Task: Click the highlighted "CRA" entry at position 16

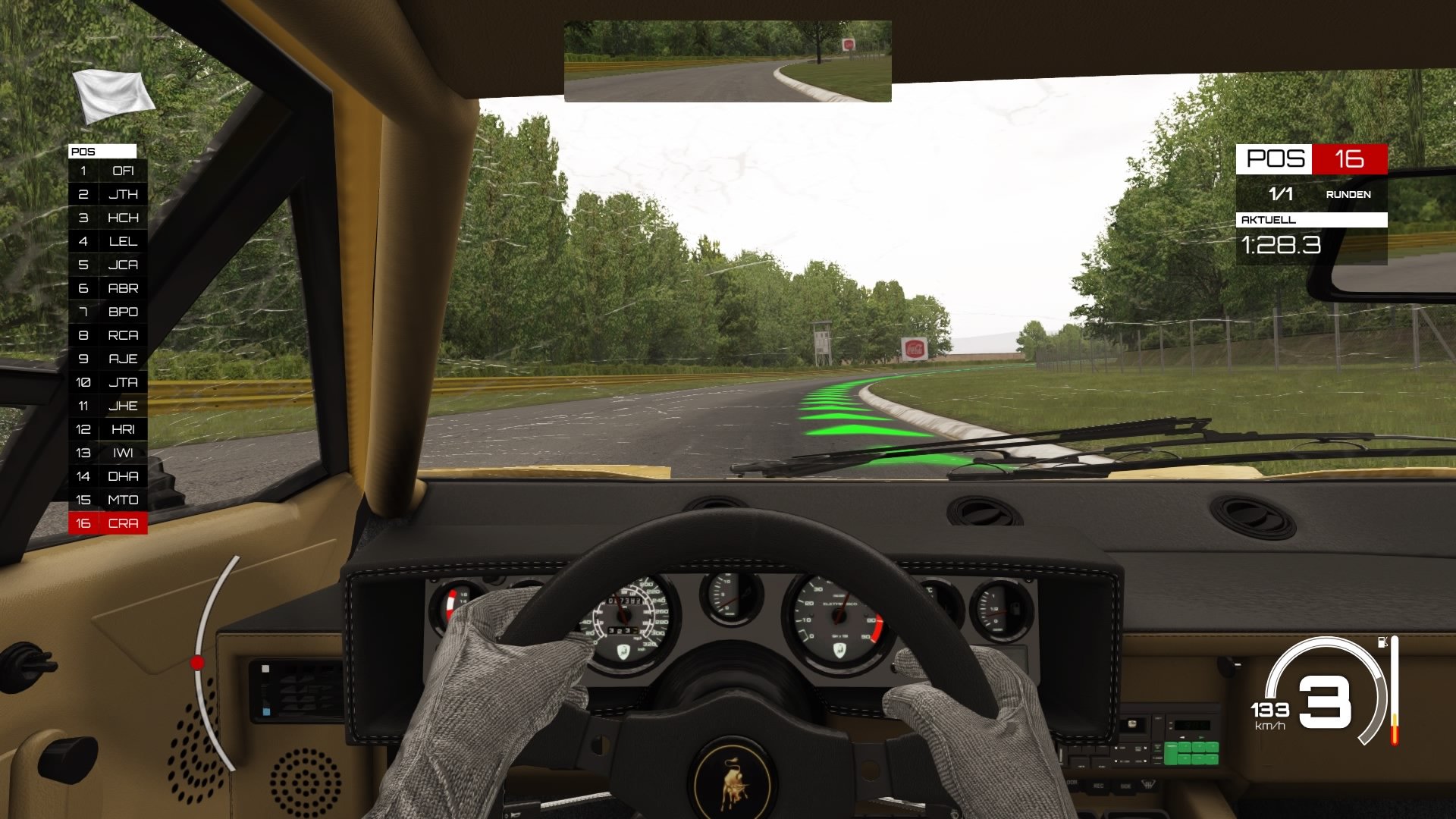Action: point(121,523)
